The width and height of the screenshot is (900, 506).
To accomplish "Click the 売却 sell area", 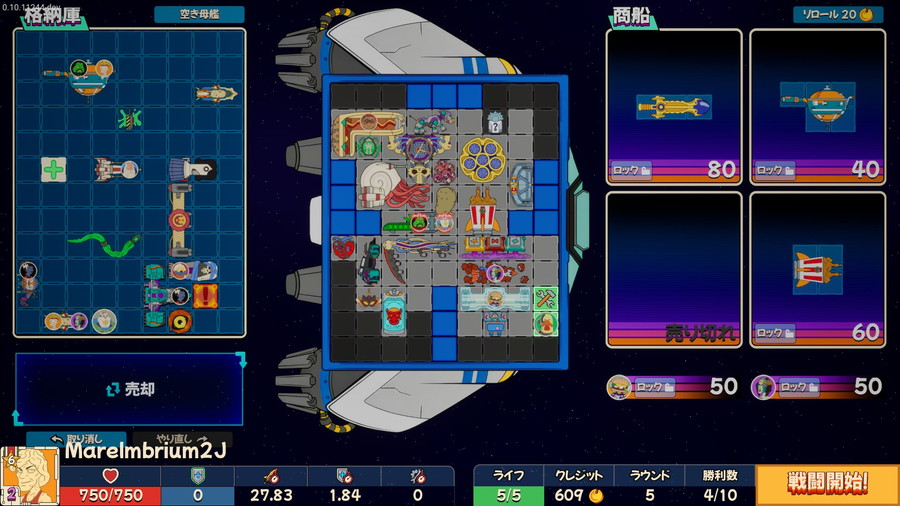I will pos(130,389).
